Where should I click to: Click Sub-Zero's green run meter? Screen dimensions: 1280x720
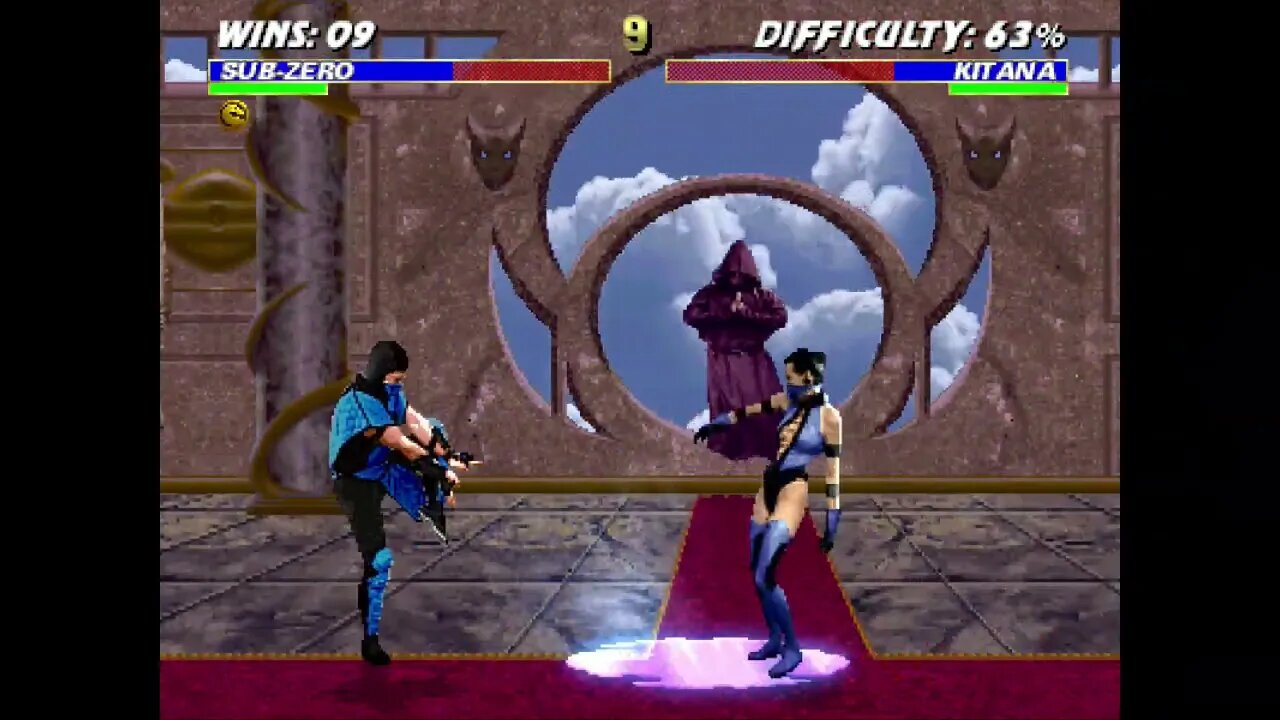click(x=268, y=88)
